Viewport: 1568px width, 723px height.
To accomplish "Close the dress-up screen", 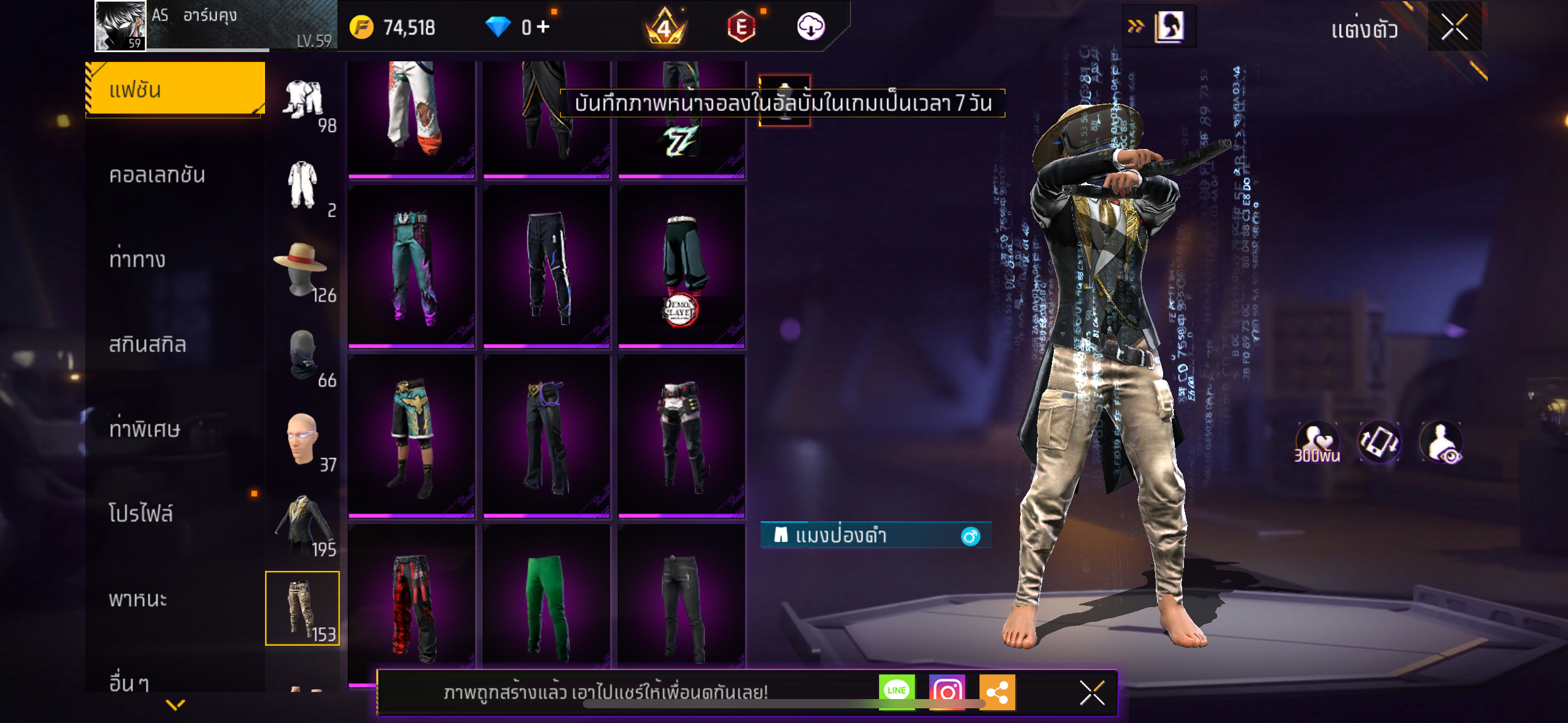I will pyautogui.click(x=1454, y=27).
